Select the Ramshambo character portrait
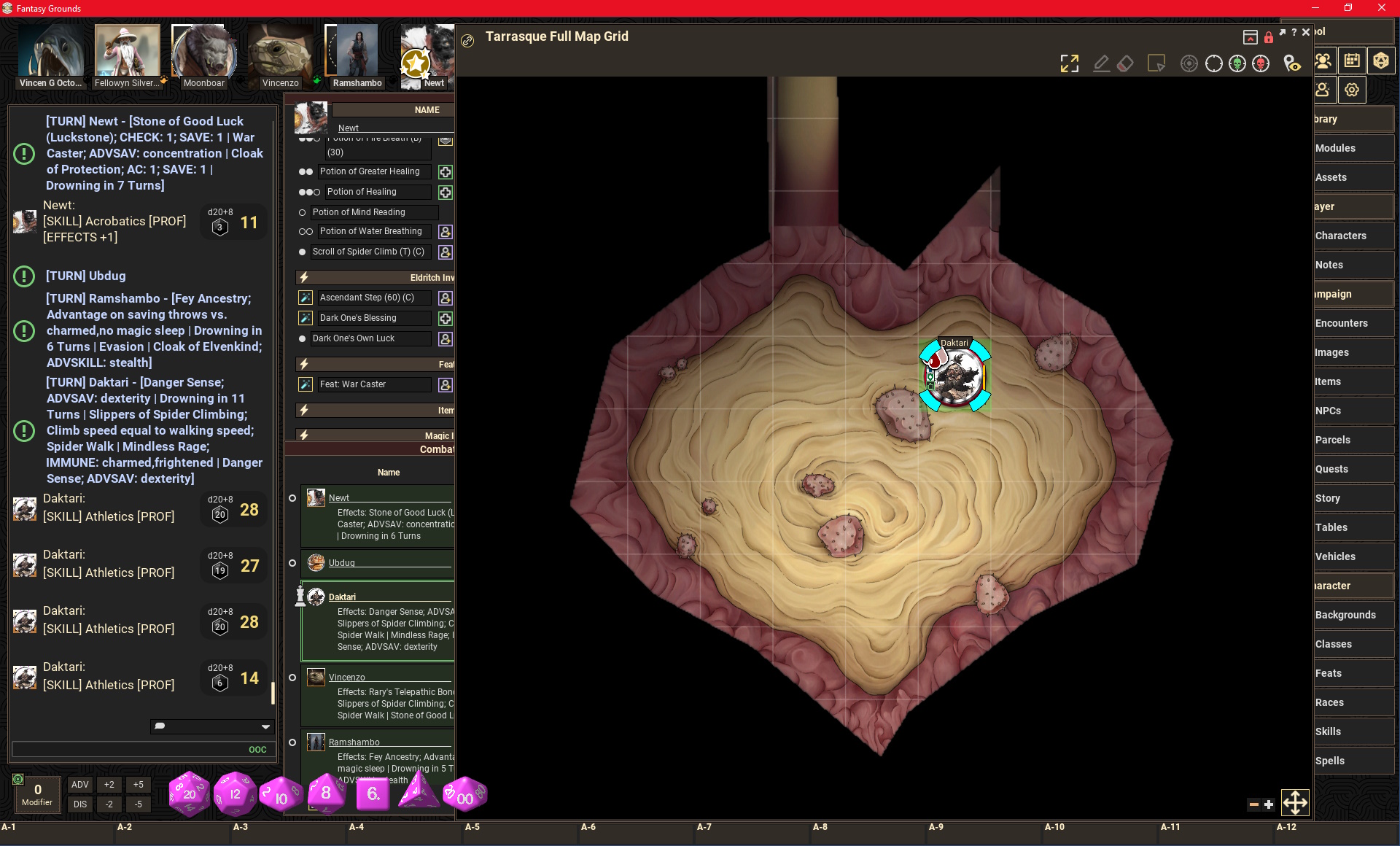The height and width of the screenshot is (846, 1400). [x=357, y=53]
